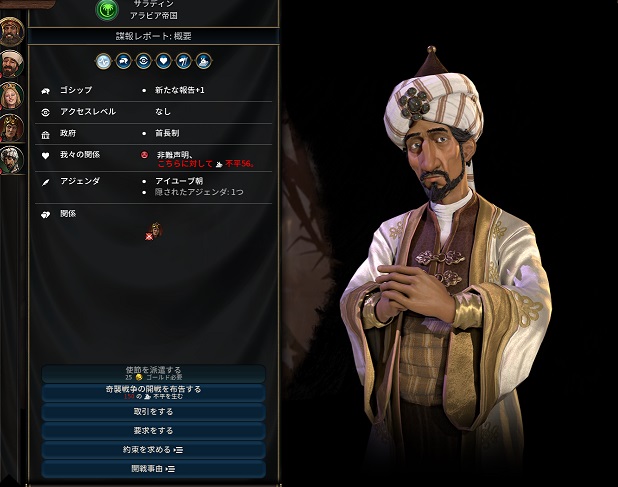
Task: Send a delegation for 25 gold
Action: pyautogui.click(x=153, y=374)
